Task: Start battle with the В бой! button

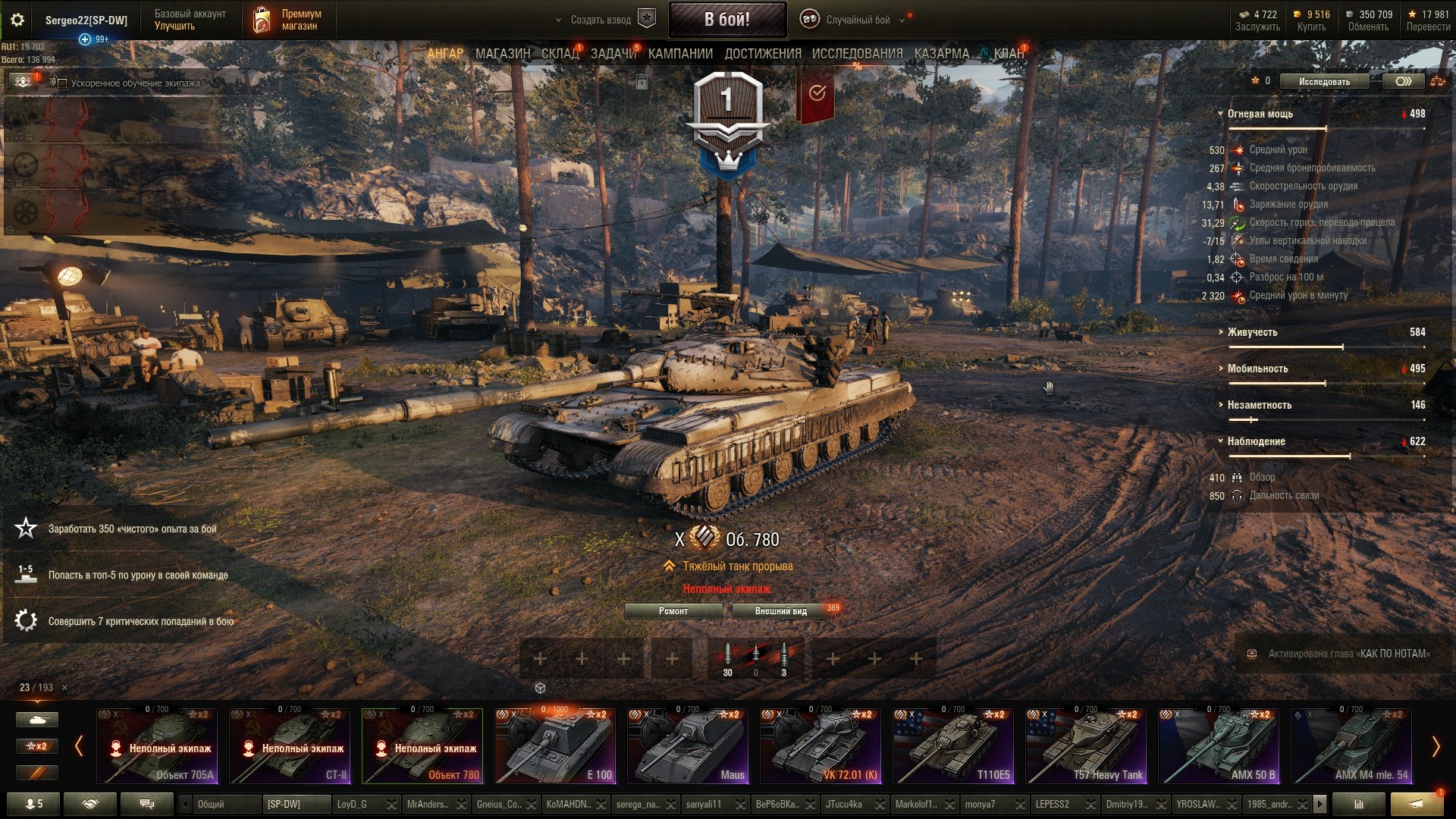Action: click(x=726, y=20)
